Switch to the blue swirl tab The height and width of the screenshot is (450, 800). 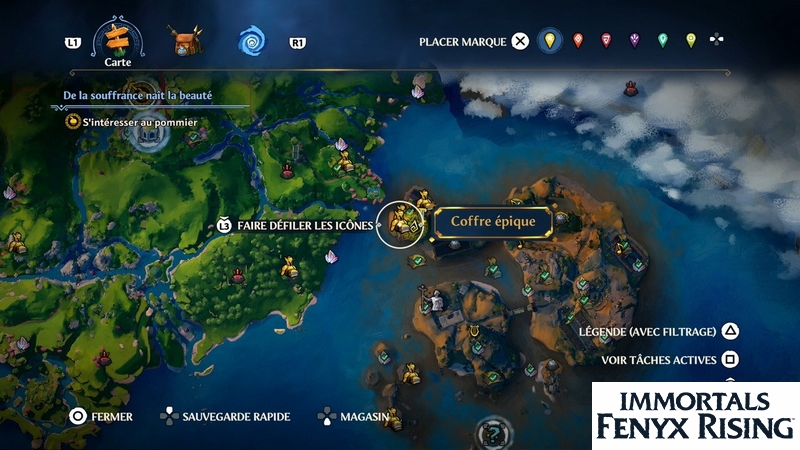coord(253,41)
